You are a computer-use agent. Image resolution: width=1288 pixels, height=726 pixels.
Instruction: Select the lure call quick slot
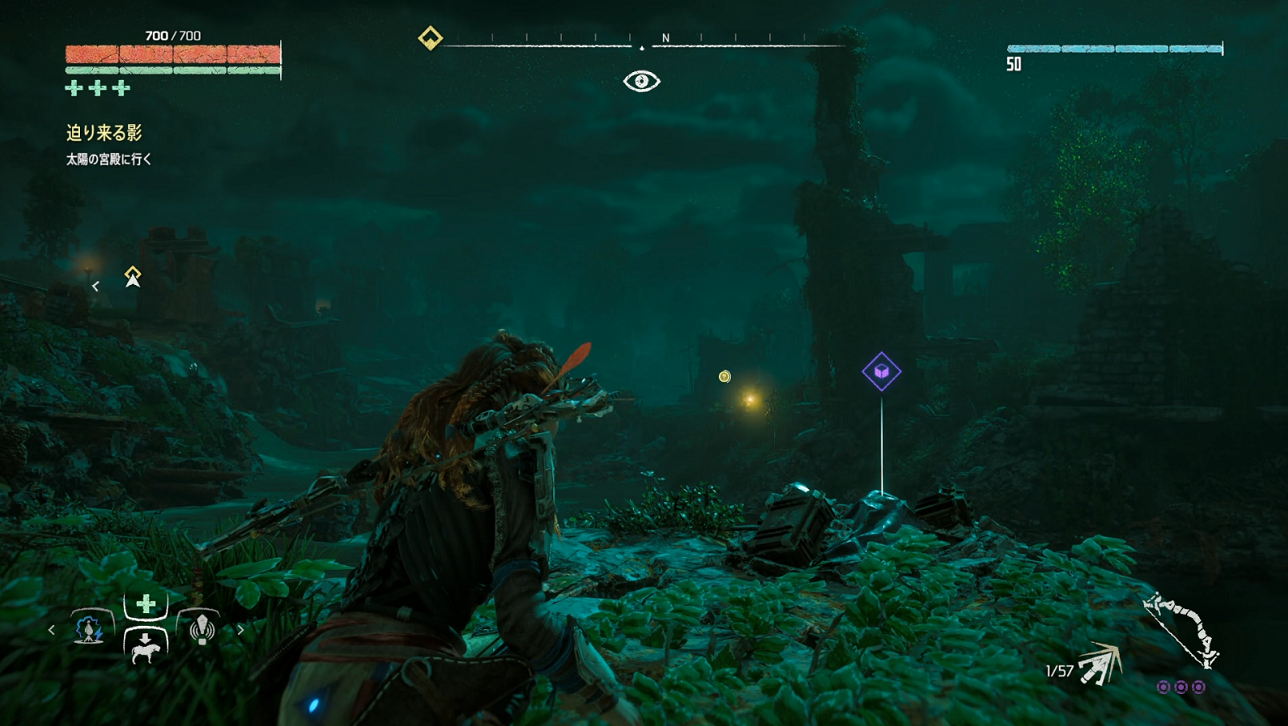click(x=203, y=629)
